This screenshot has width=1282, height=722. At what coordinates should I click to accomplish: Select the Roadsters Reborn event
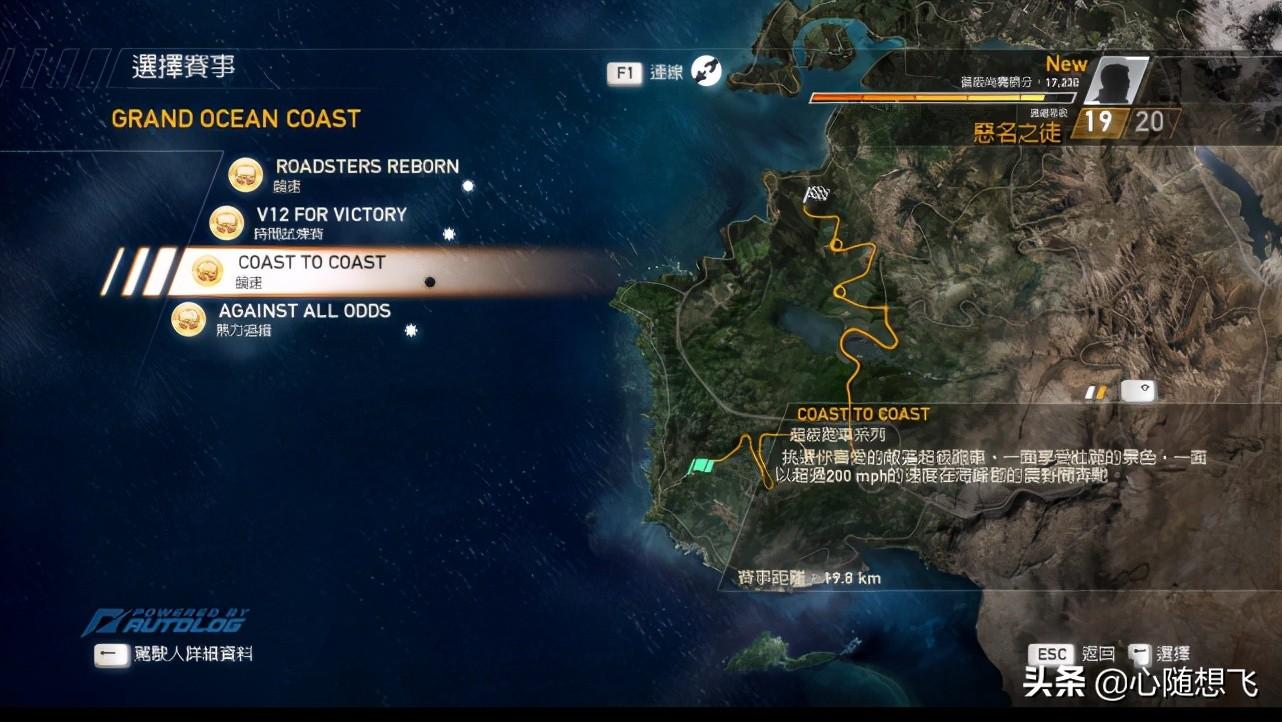click(x=366, y=167)
